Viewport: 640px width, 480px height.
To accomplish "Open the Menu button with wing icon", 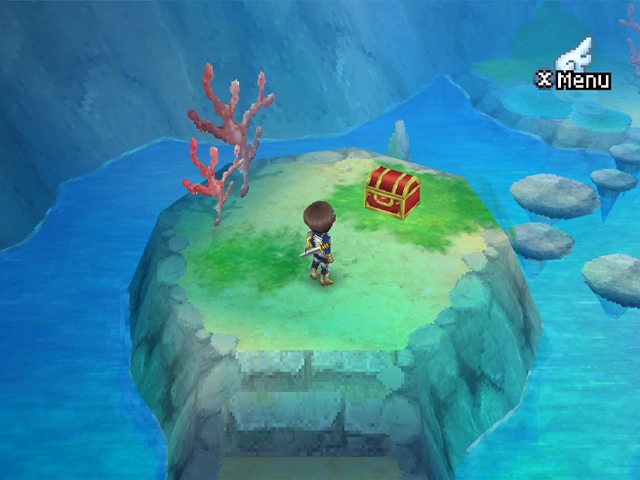I will point(575,68).
